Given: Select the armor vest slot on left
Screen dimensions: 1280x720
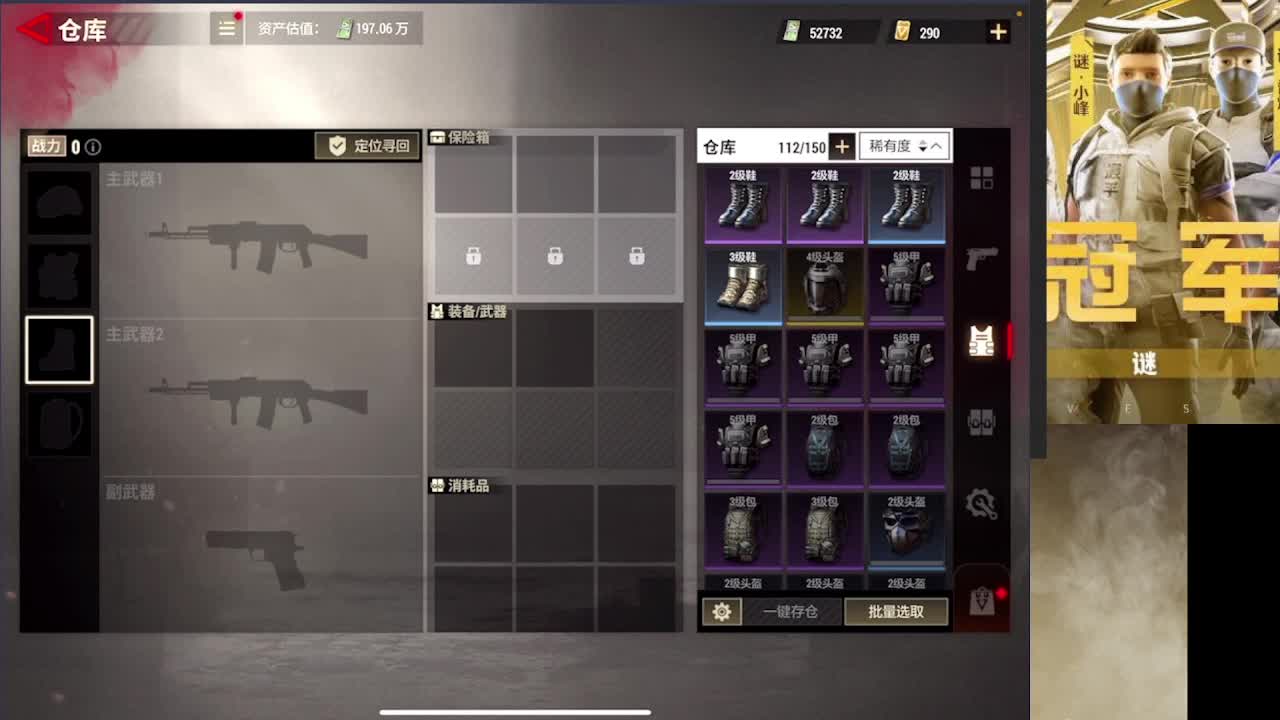Looking at the screenshot, I should [59, 275].
